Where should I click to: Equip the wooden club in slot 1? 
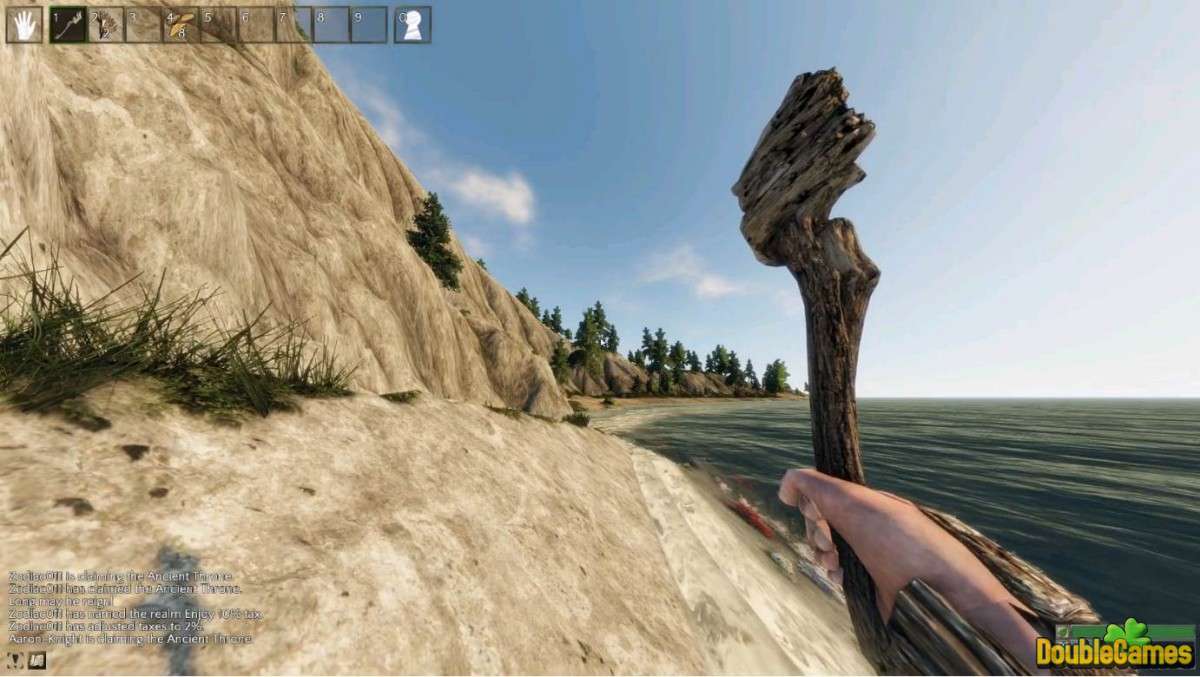68,25
